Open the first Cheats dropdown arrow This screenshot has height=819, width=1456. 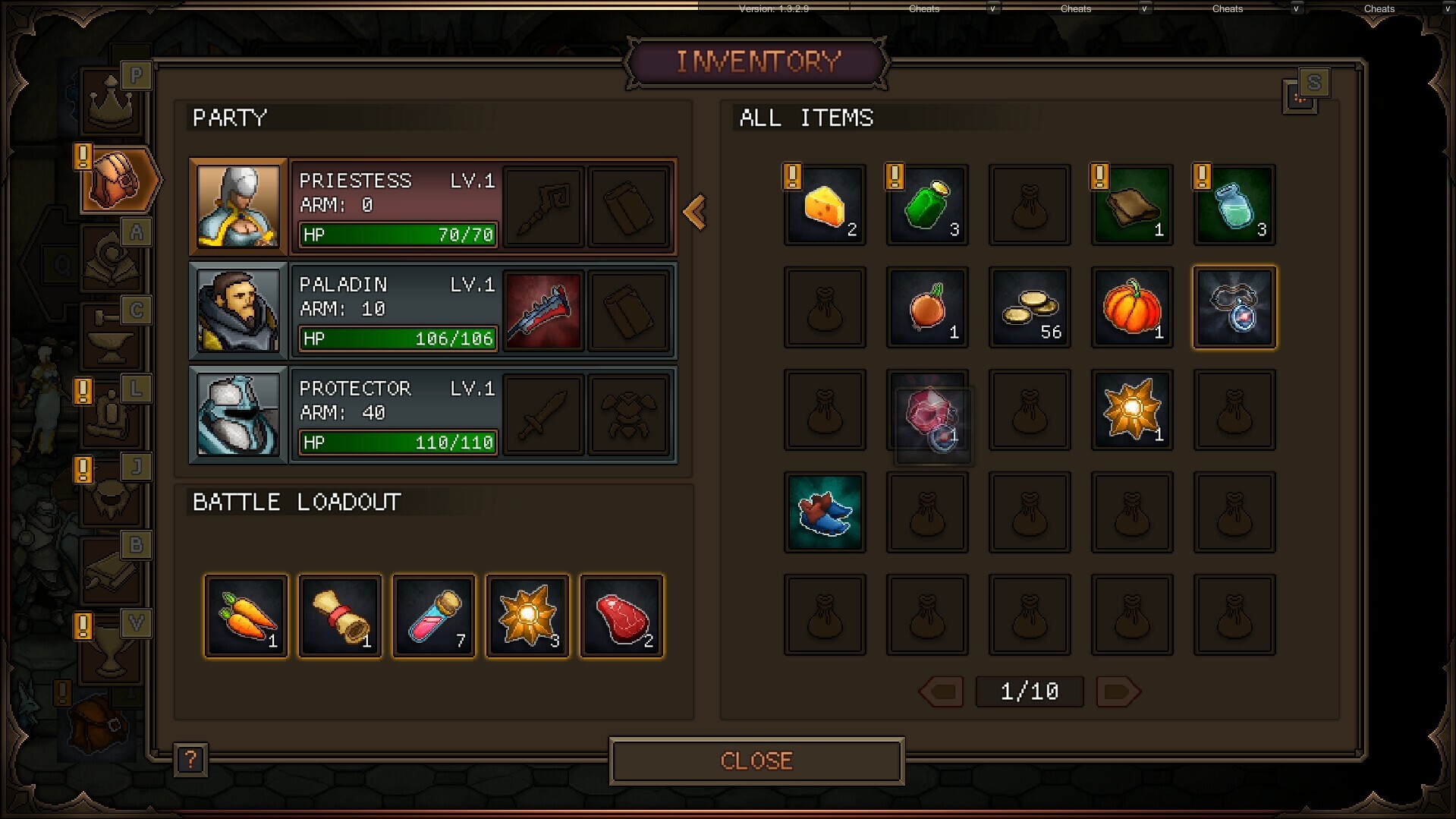click(992, 9)
